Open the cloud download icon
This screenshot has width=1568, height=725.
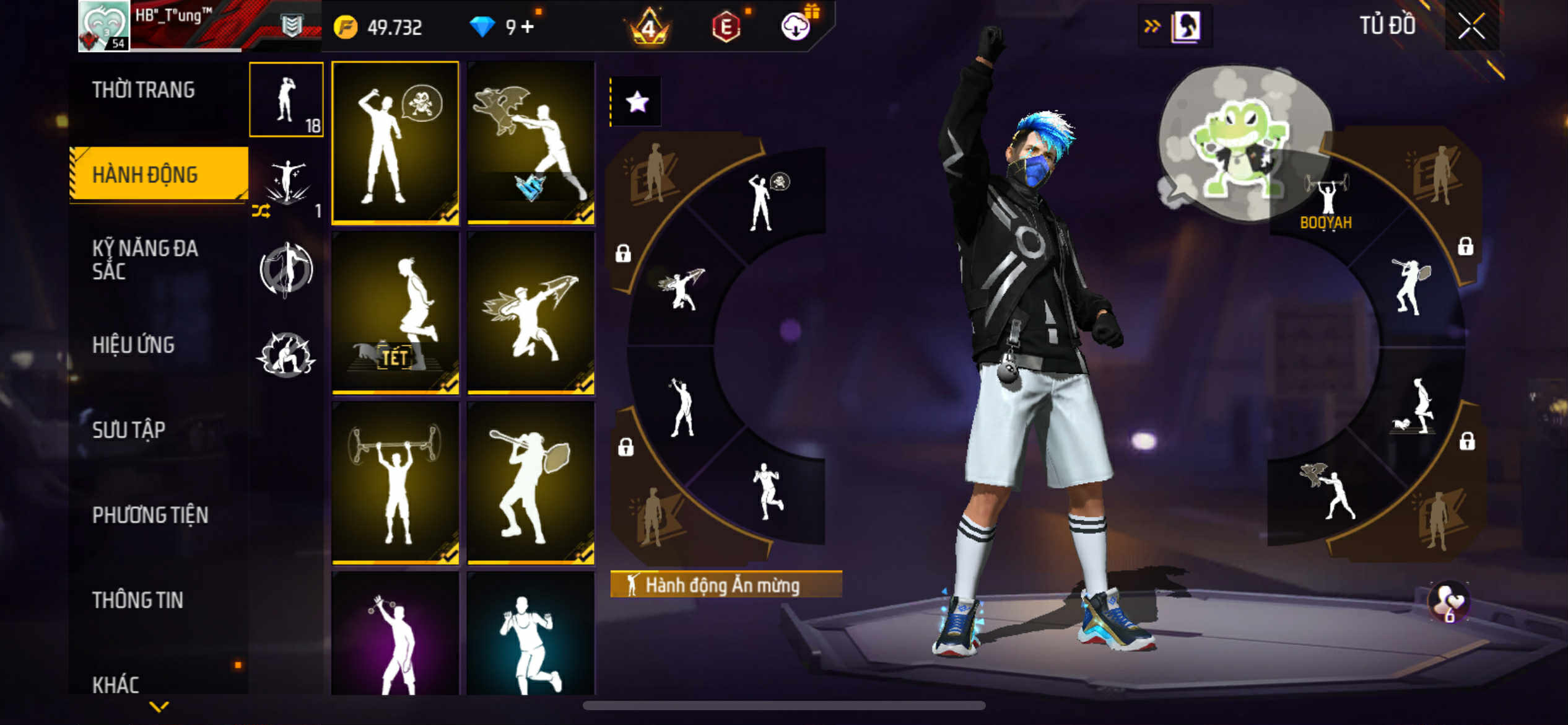click(x=796, y=27)
